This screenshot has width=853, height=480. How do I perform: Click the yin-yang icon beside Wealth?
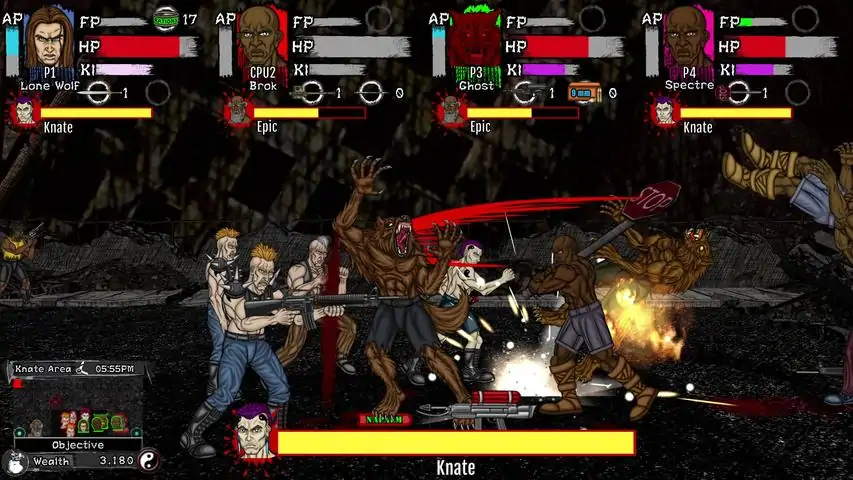click(x=149, y=461)
